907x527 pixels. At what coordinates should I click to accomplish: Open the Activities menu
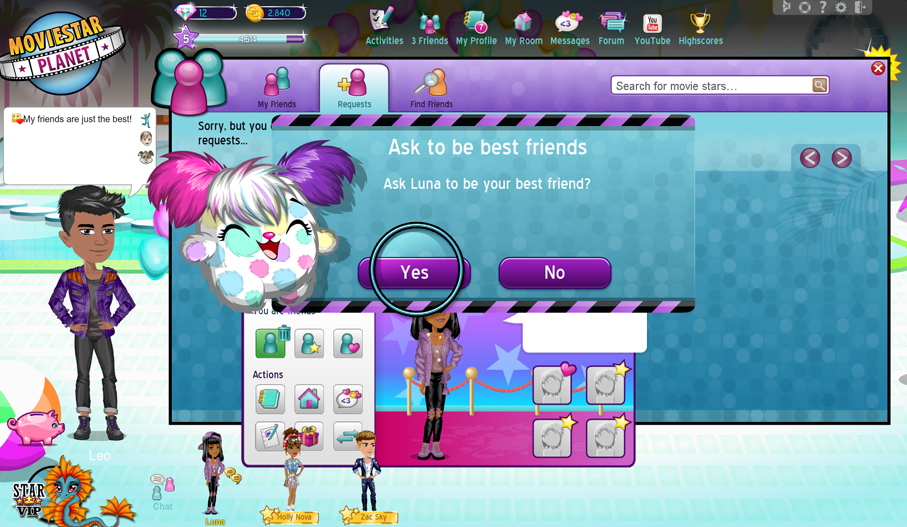pyautogui.click(x=384, y=27)
